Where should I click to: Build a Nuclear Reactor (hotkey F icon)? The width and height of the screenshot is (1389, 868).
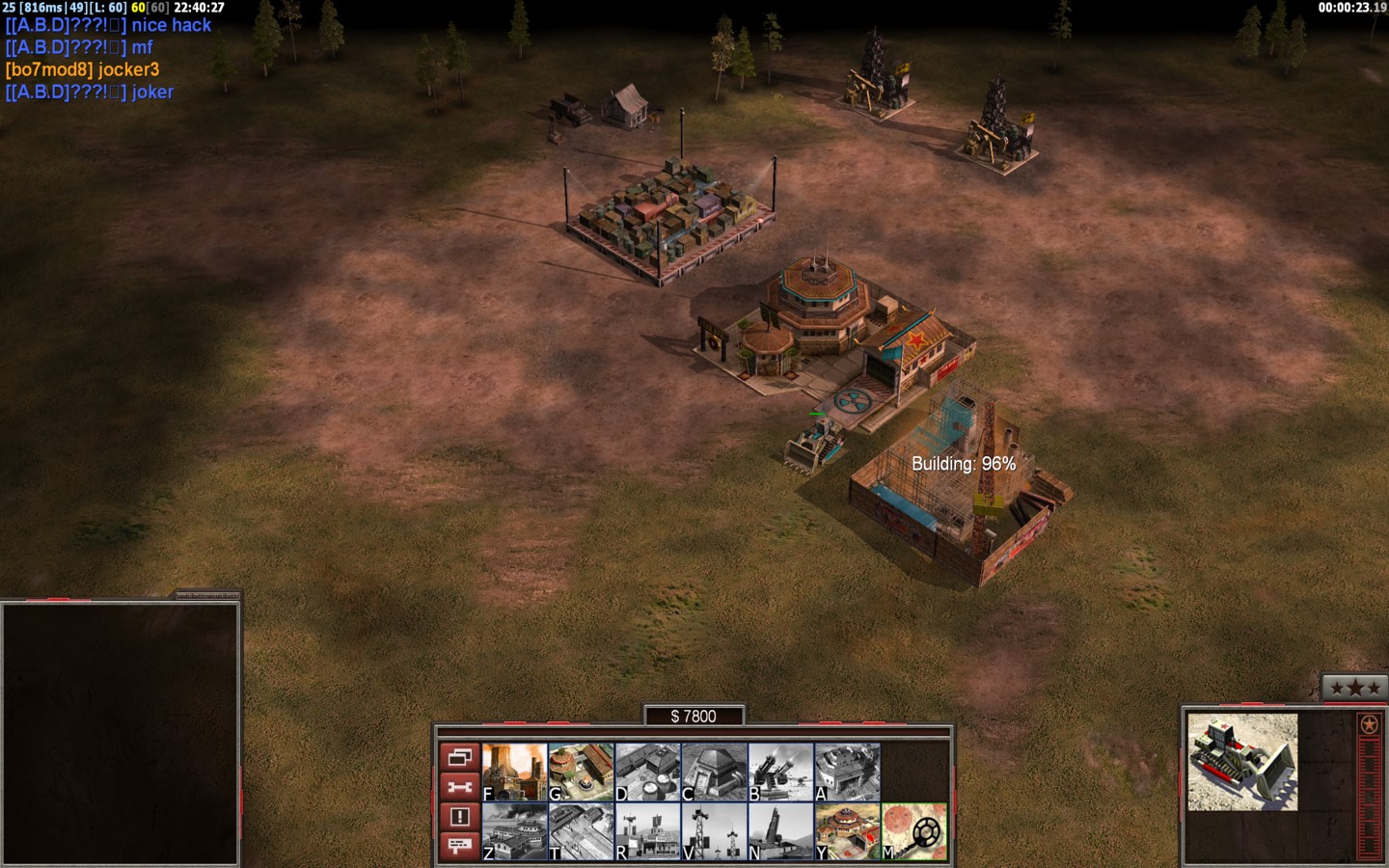(x=514, y=772)
